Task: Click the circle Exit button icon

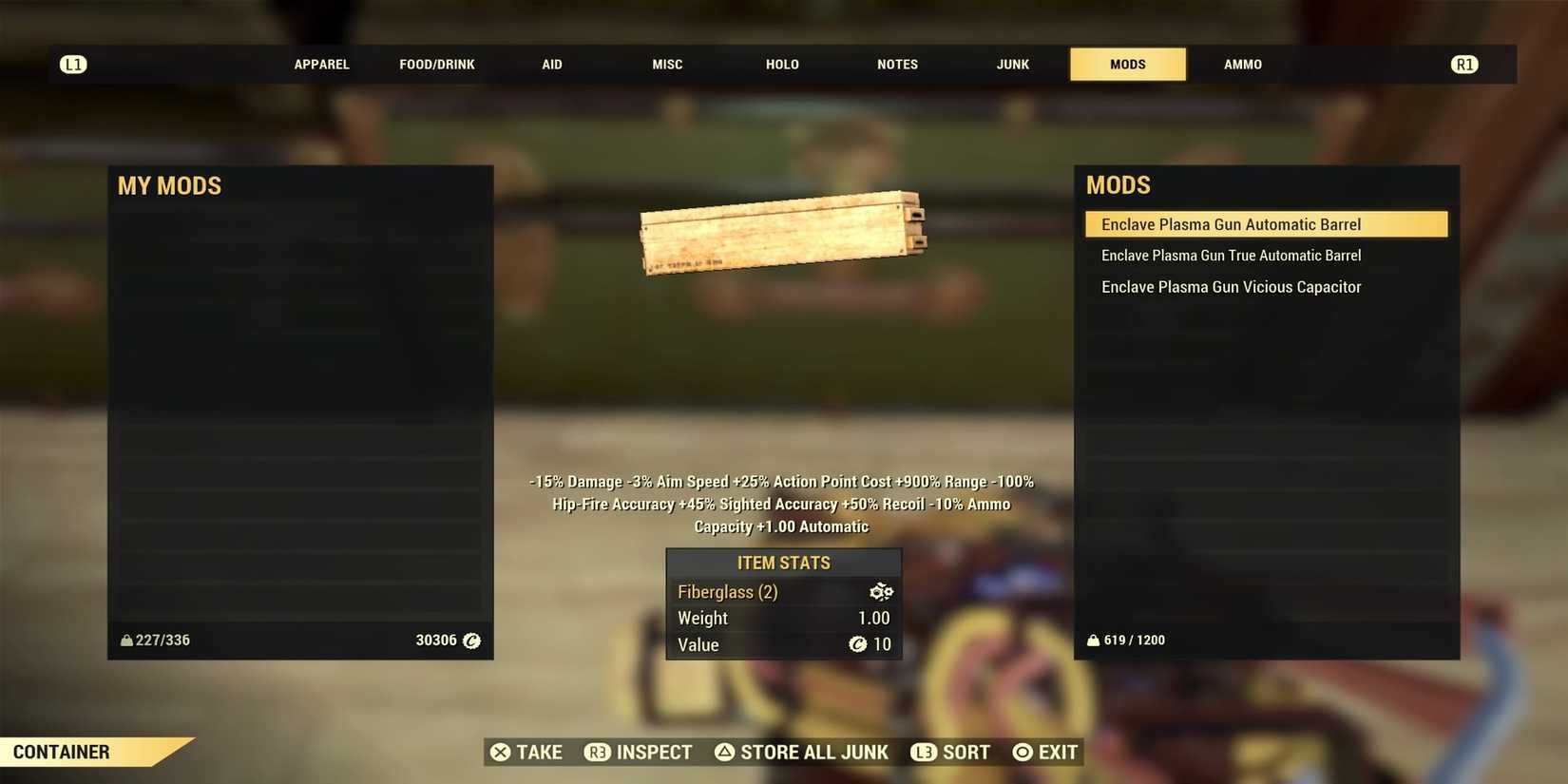Action: (1022, 752)
